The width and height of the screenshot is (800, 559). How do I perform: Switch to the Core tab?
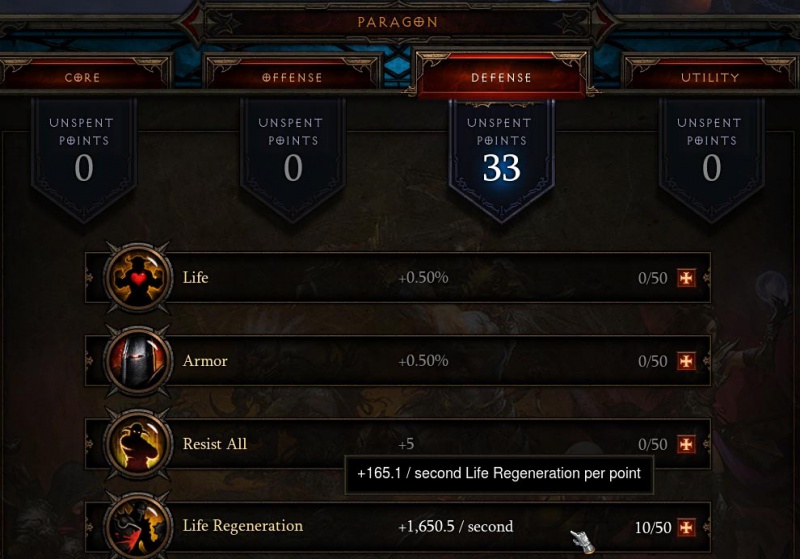click(83, 77)
